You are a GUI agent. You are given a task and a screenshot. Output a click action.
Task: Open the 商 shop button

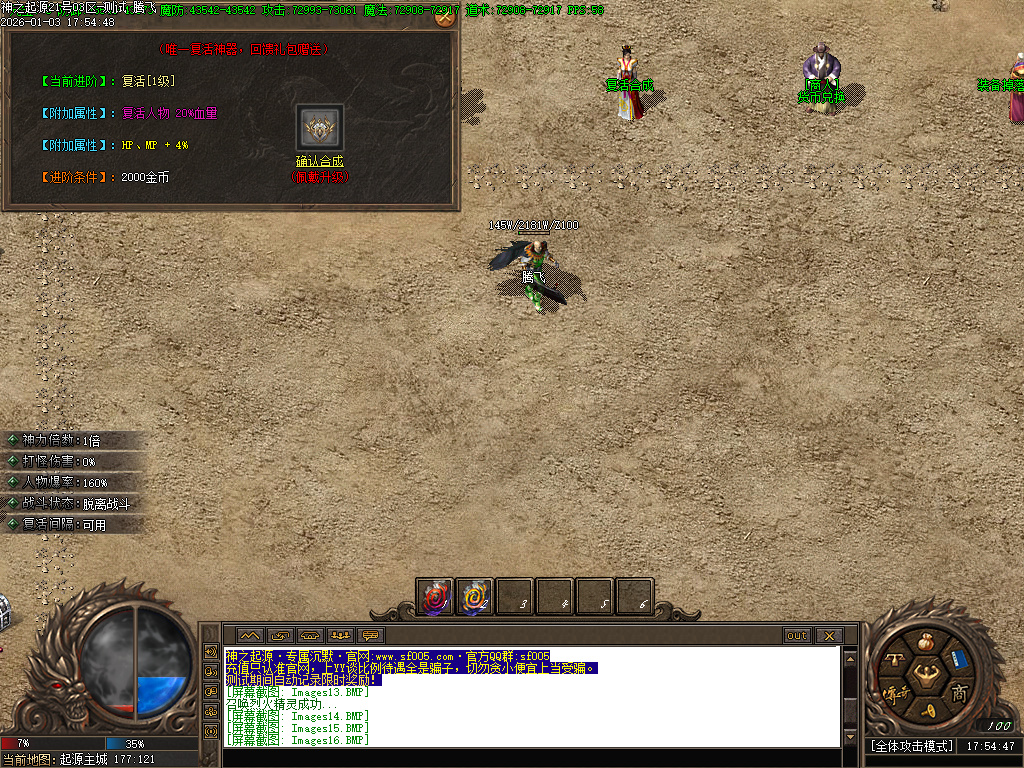pyautogui.click(x=959, y=692)
